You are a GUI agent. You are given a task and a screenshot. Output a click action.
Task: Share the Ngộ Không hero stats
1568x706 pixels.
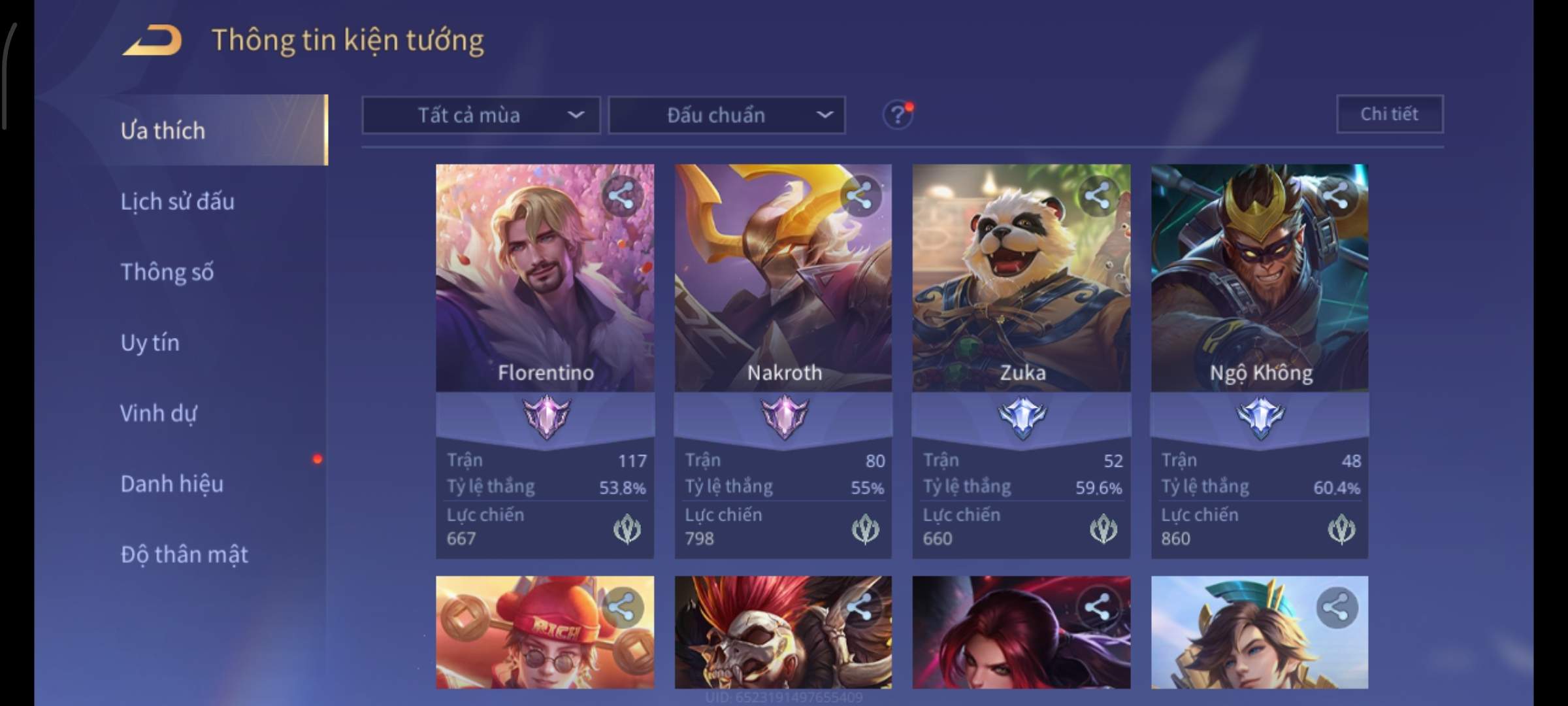tap(1335, 195)
